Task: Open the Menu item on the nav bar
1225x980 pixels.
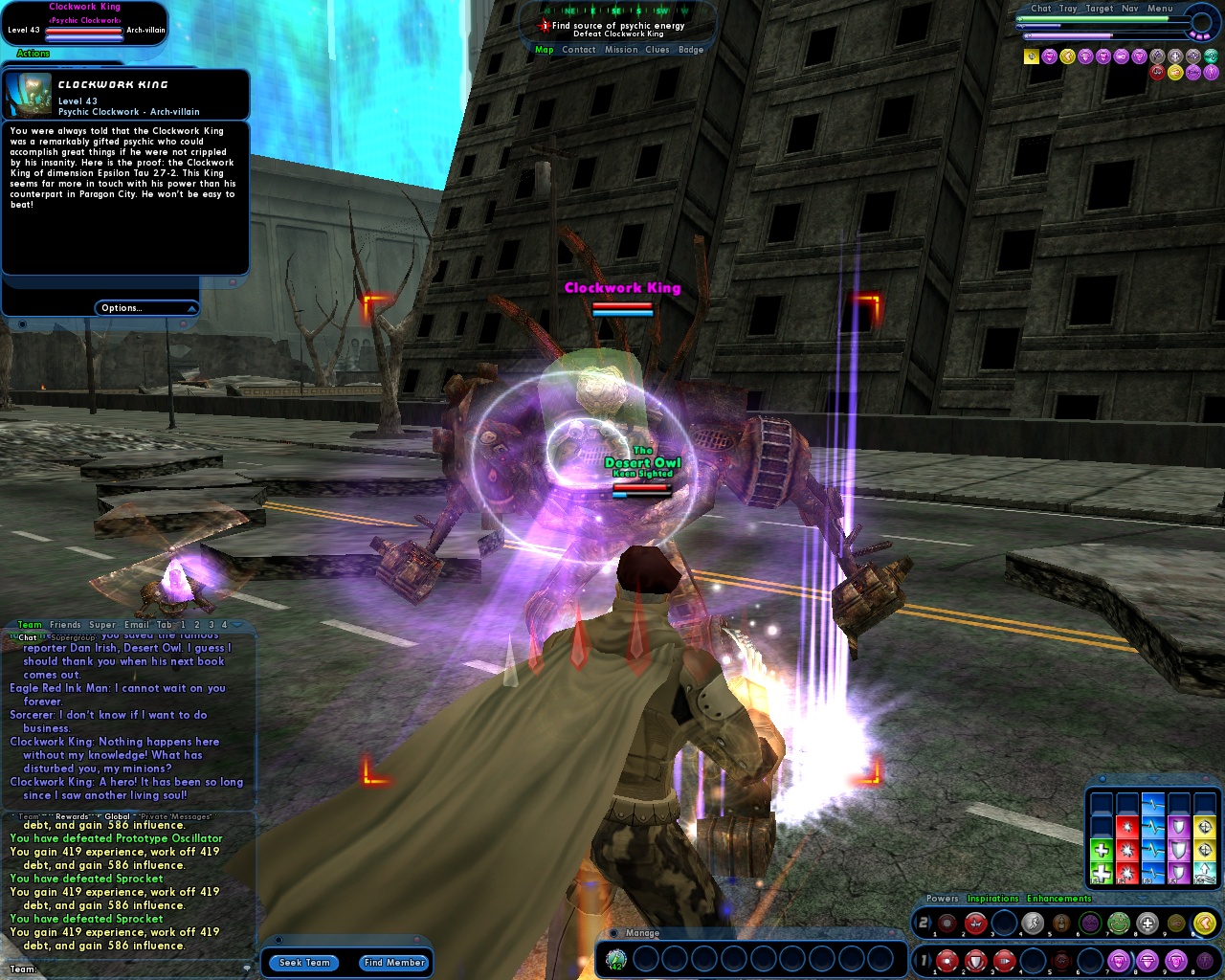Action: pyautogui.click(x=1160, y=9)
